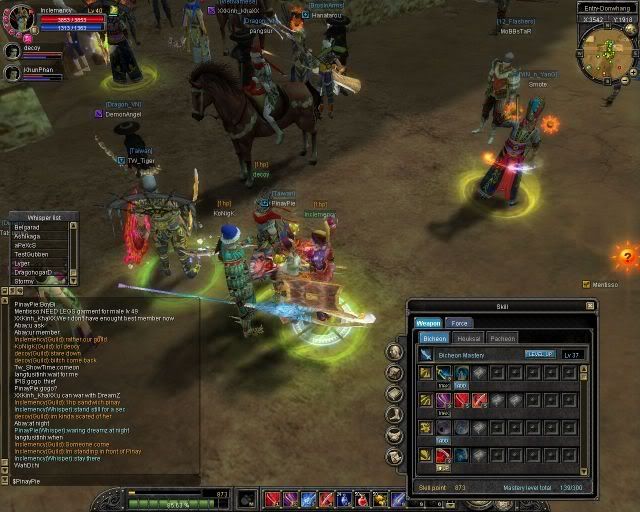Select party member decoy's portrait
640x512 pixels.
pyautogui.click(x=13, y=50)
